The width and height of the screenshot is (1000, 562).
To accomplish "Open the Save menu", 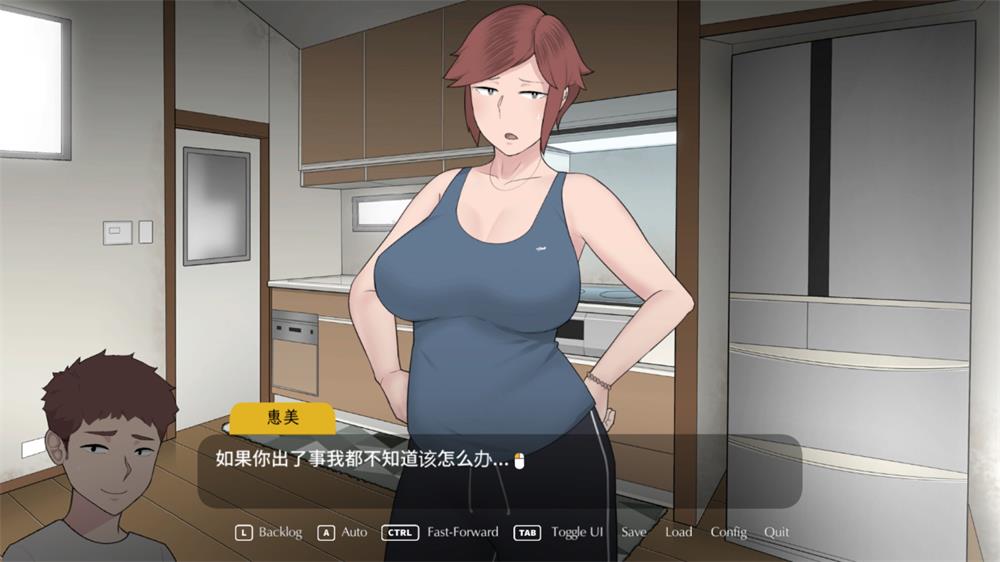I will [633, 532].
